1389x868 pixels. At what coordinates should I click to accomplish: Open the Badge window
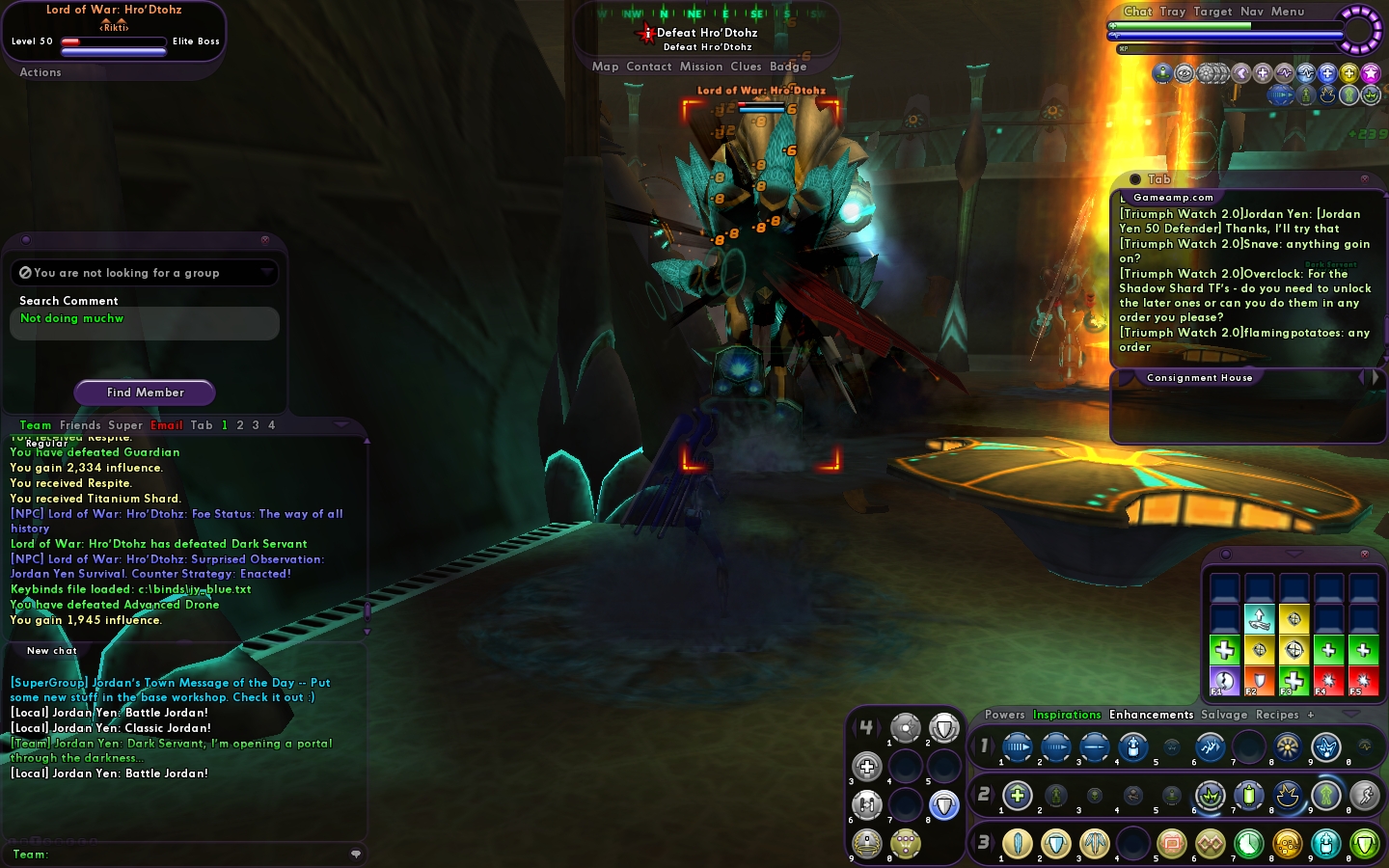[x=788, y=67]
